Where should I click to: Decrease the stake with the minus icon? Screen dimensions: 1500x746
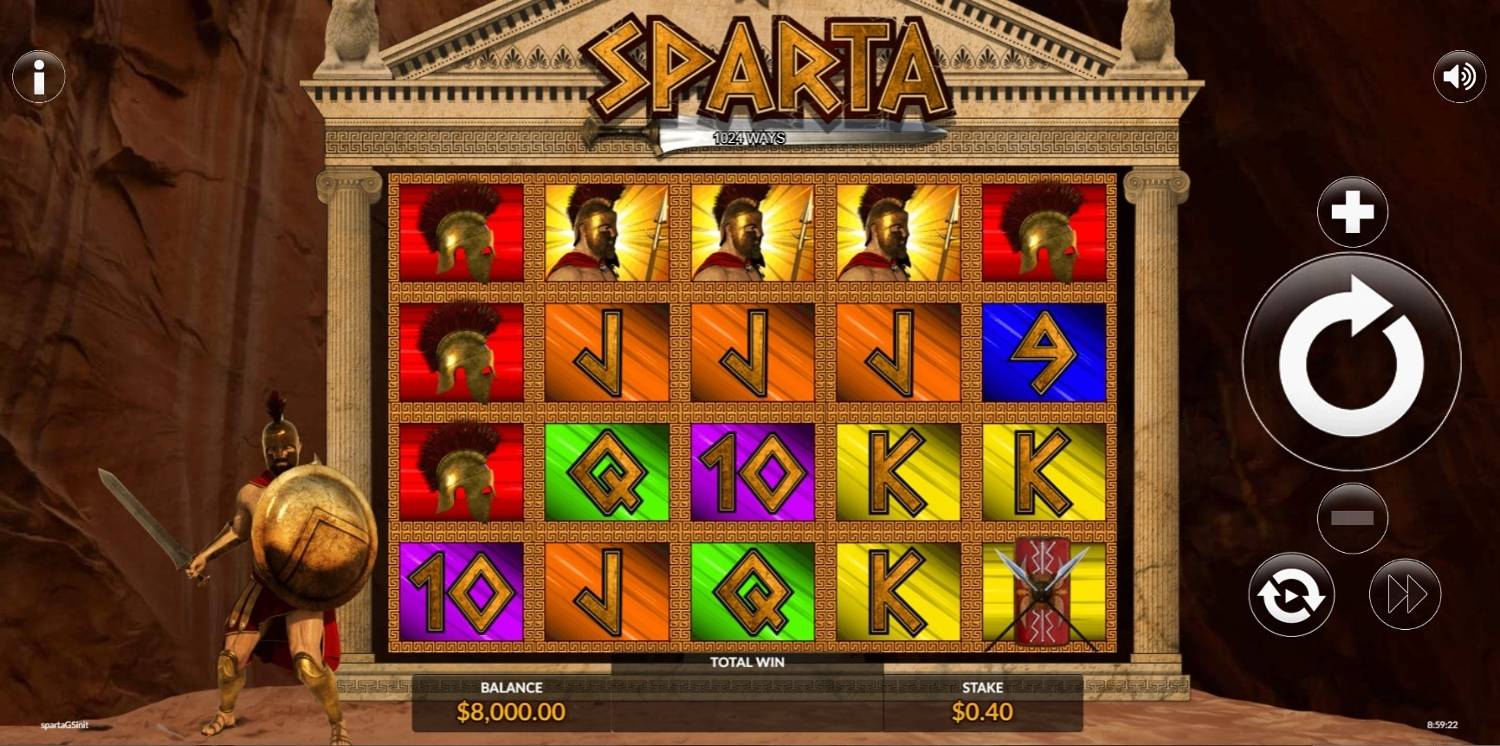(1352, 519)
